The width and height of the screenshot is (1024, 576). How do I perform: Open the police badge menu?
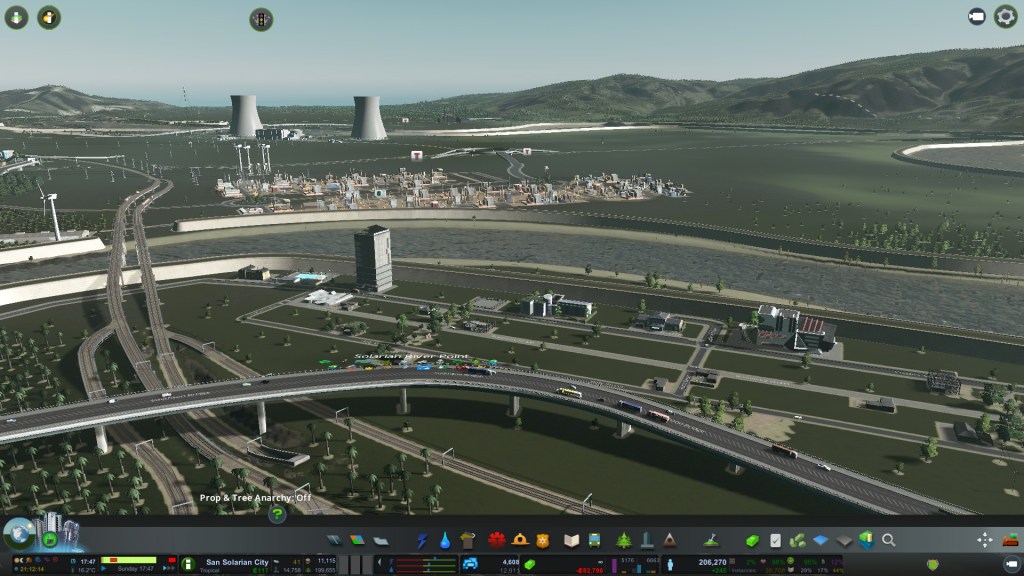[x=543, y=540]
